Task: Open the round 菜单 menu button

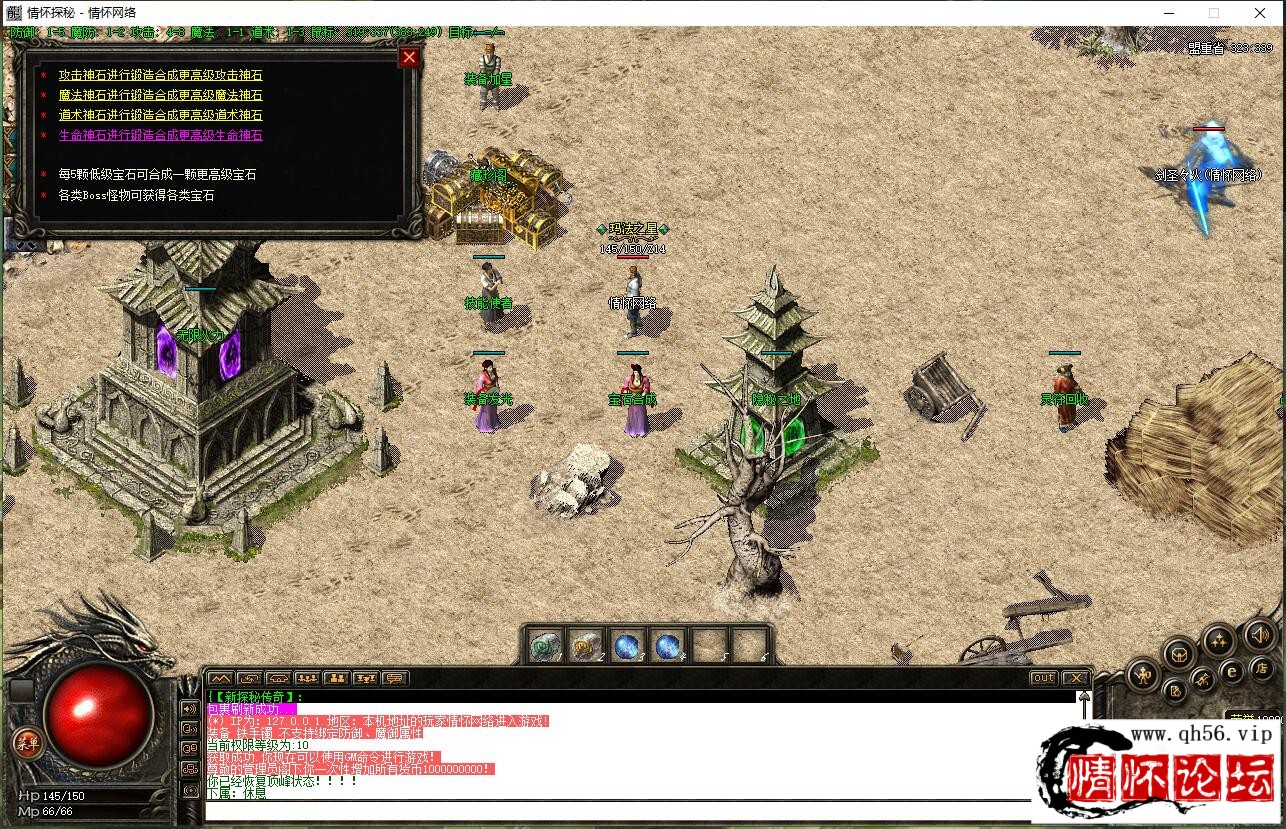Action: click(x=27, y=742)
